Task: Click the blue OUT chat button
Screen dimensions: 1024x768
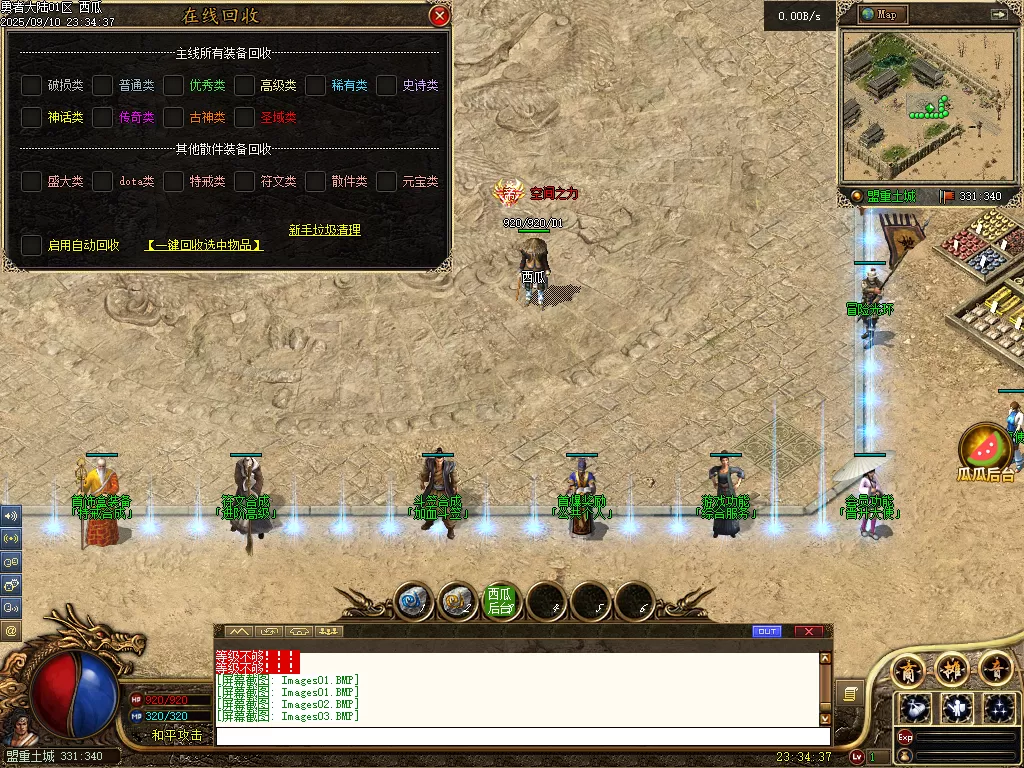Action: coord(767,632)
